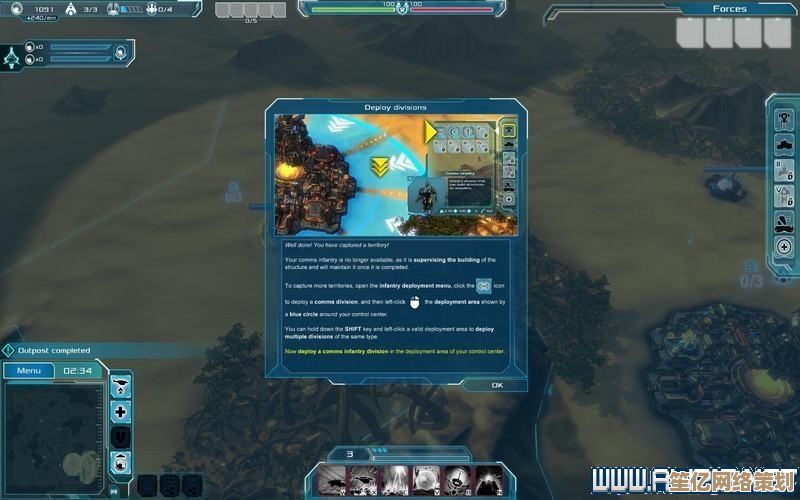Open the tank vehicle deployment icon
This screenshot has width=800, height=500.
[783, 143]
